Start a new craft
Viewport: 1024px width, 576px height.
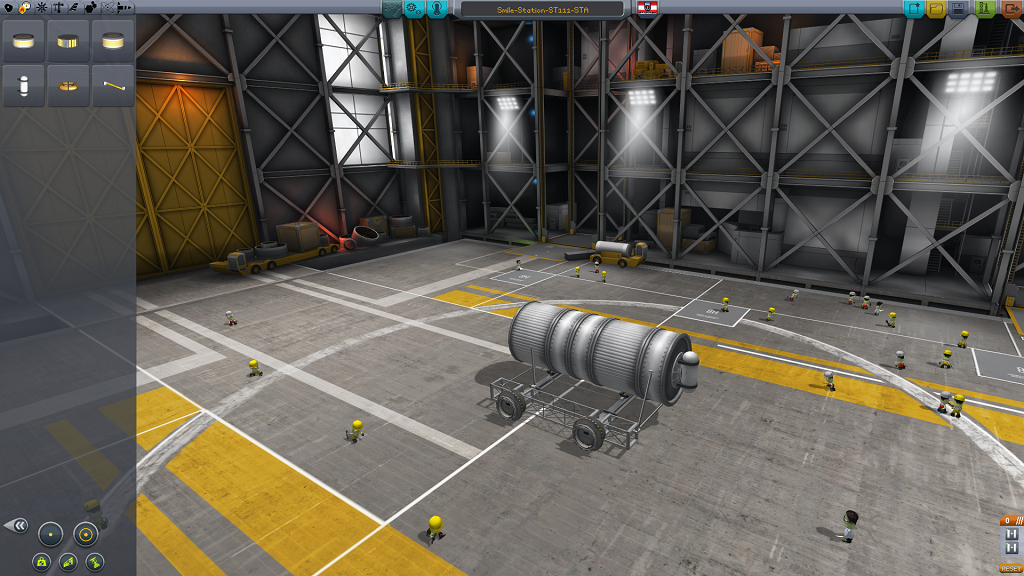[913, 9]
